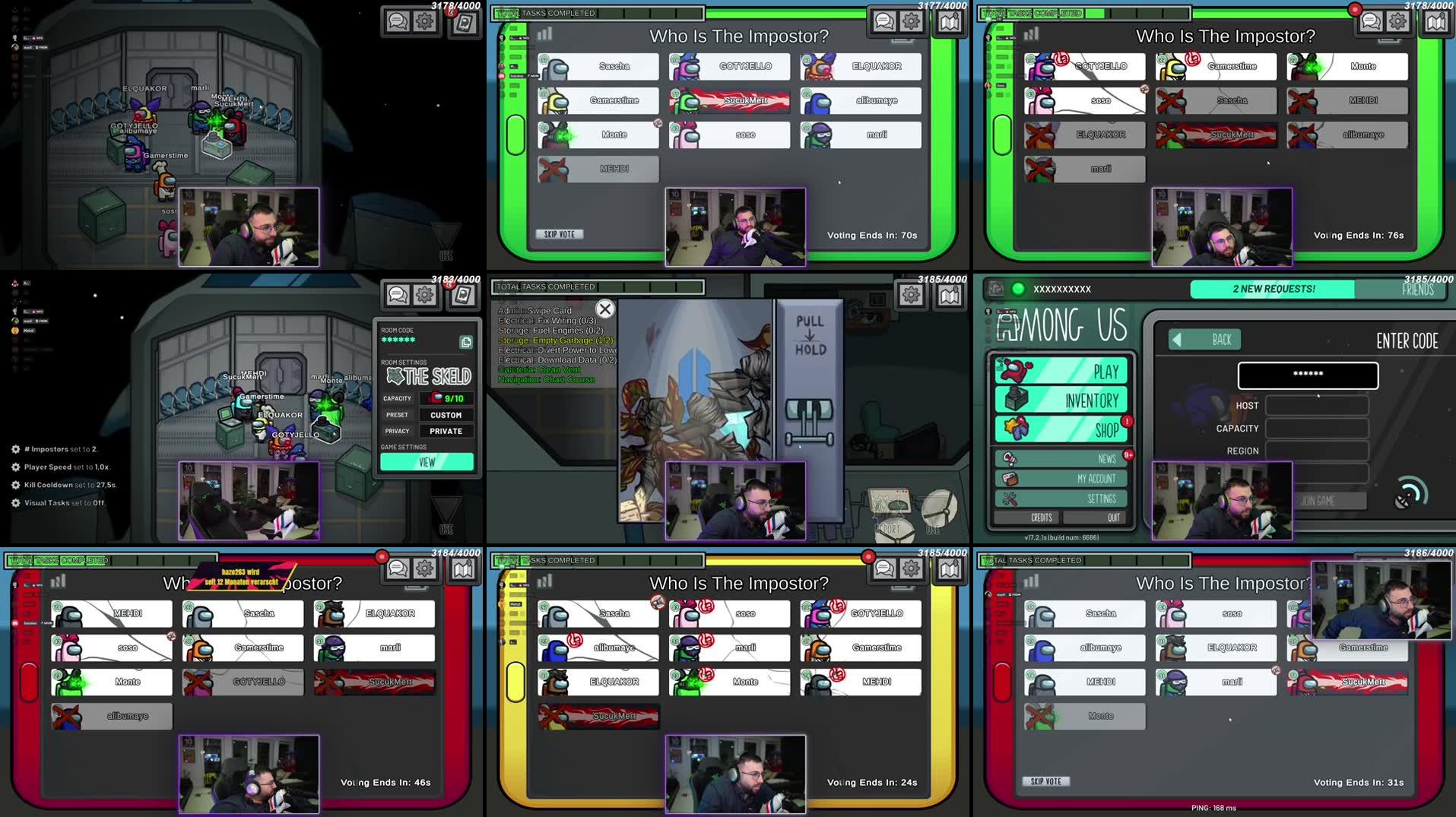Copy the hidden room code
Image resolution: width=1456 pixels, height=817 pixels.
tap(465, 342)
